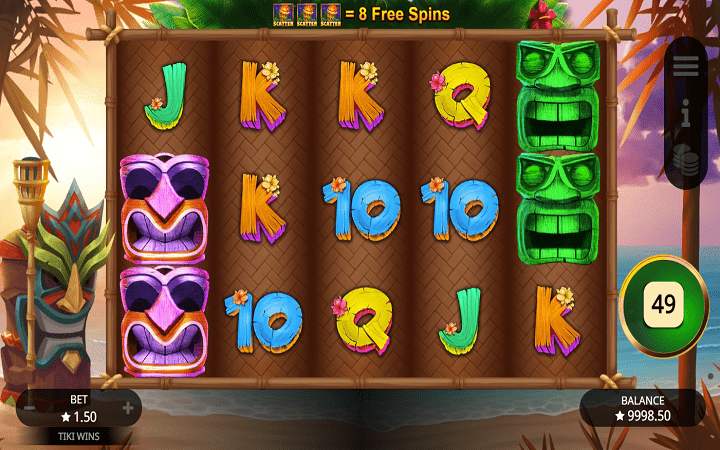Image resolution: width=720 pixels, height=450 pixels.
Task: Show the game info page
Action: [685, 114]
